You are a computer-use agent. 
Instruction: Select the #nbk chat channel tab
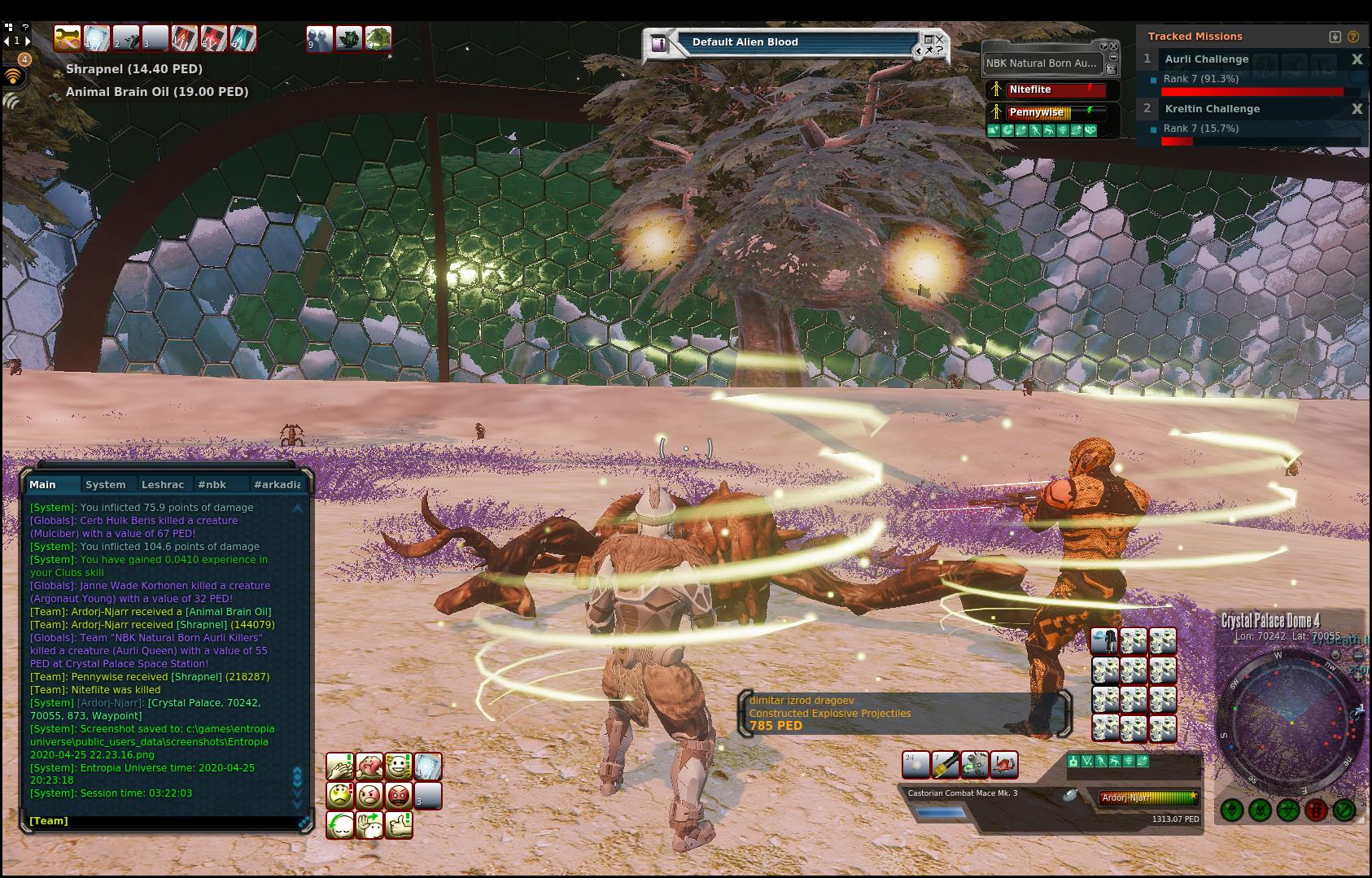click(212, 484)
